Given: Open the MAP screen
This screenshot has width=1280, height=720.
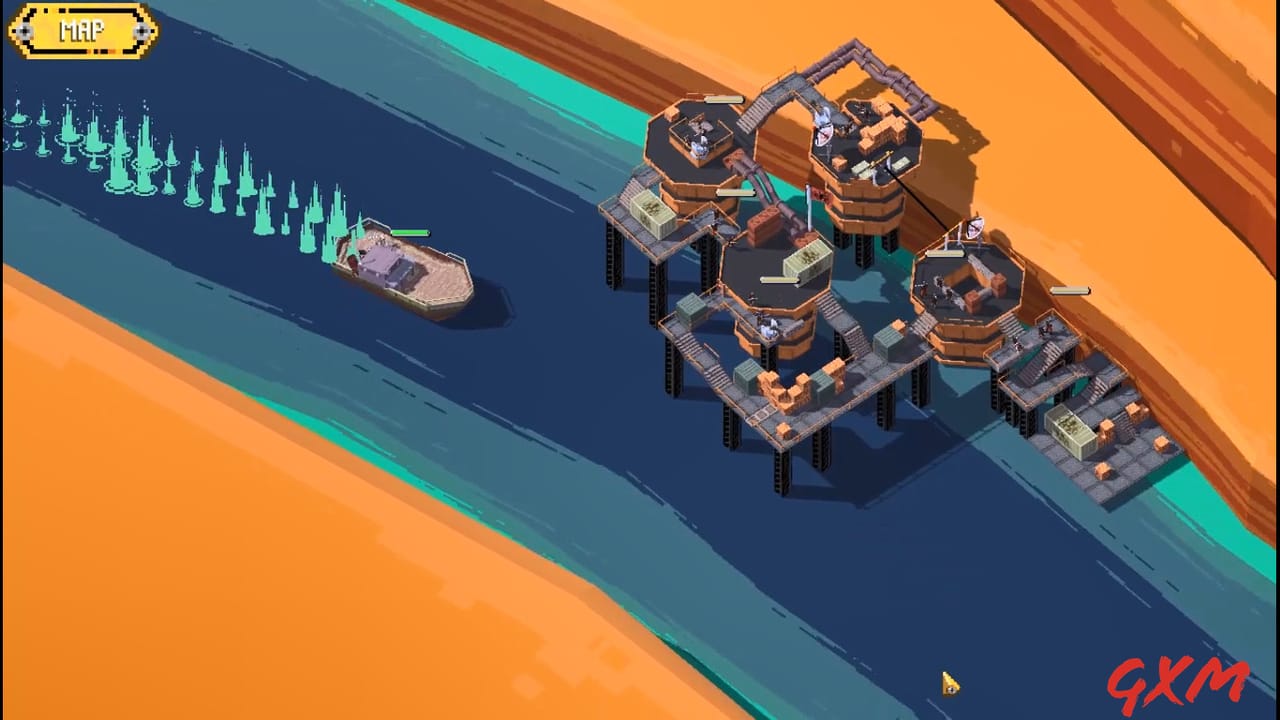Looking at the screenshot, I should click(x=83, y=30).
